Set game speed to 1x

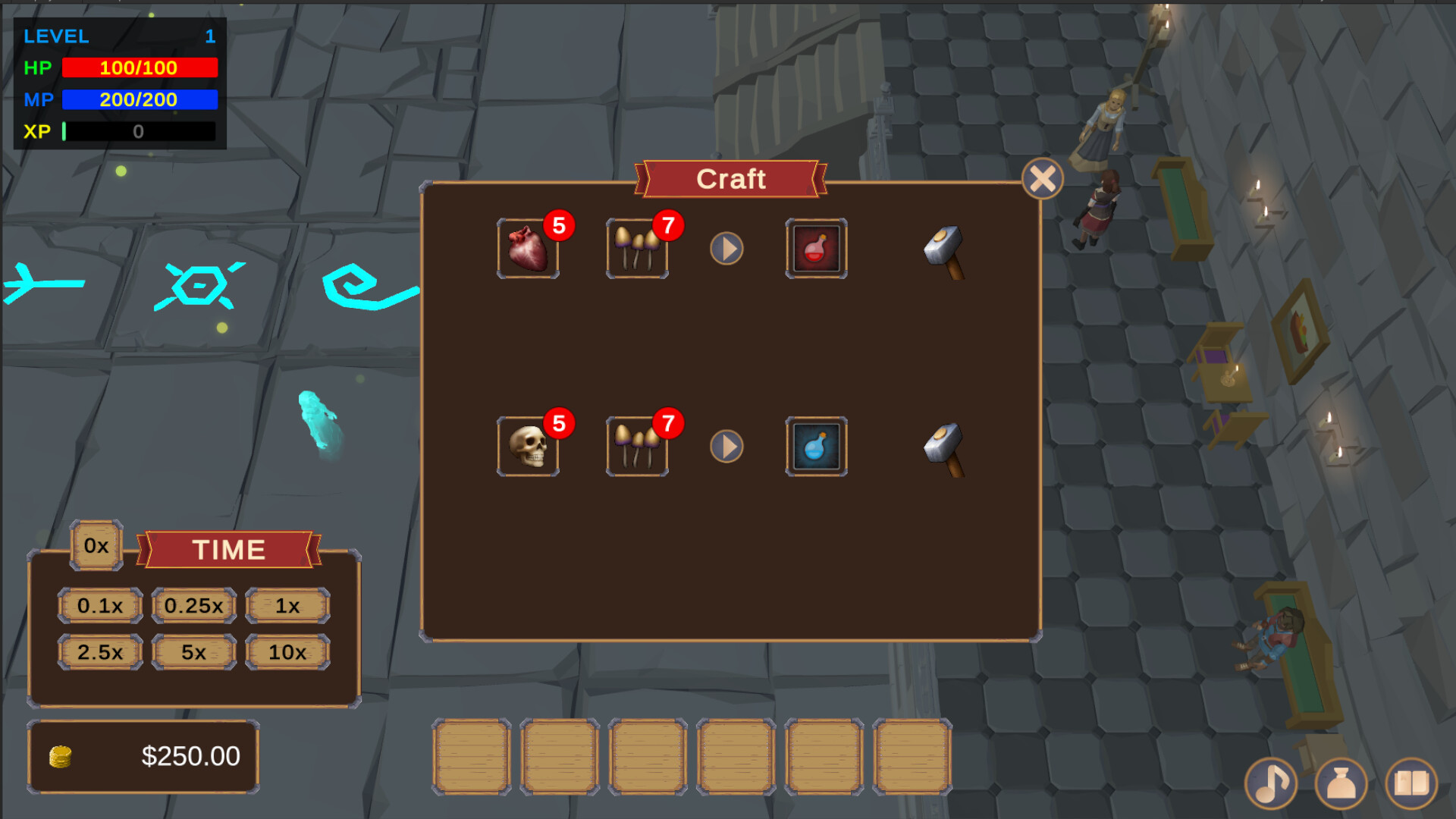coord(287,605)
